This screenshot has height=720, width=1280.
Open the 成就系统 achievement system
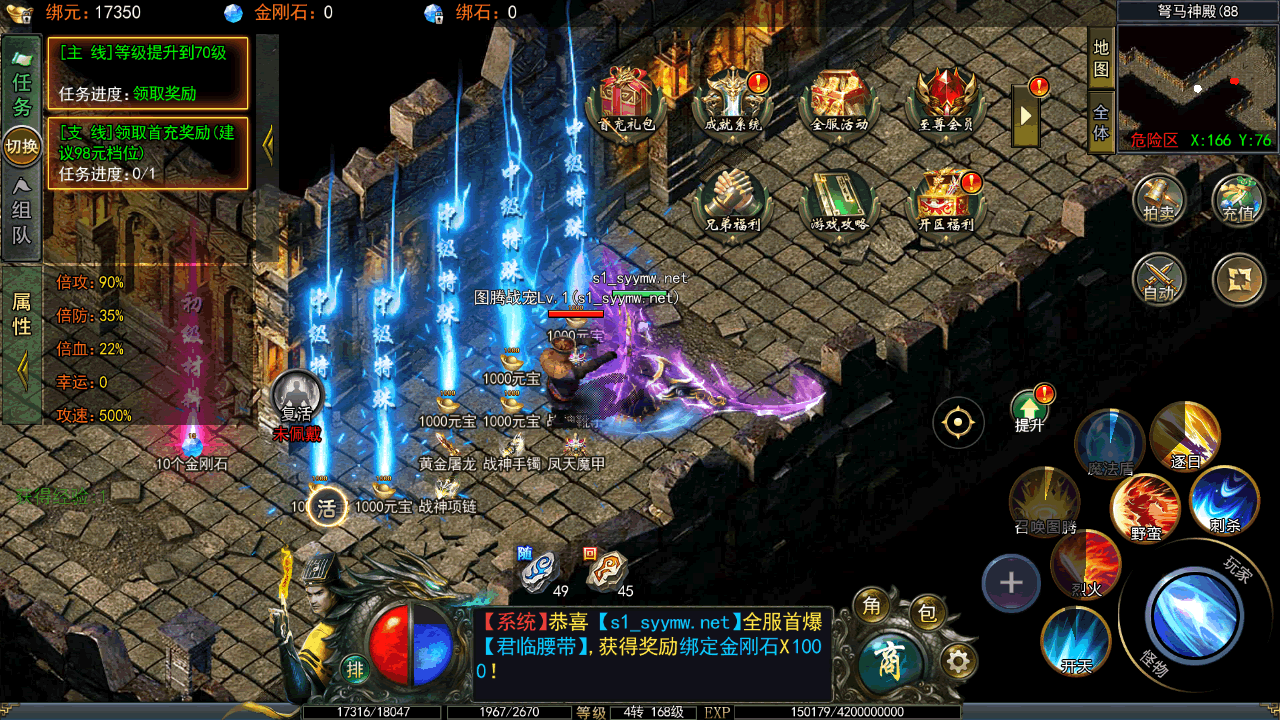click(x=733, y=100)
